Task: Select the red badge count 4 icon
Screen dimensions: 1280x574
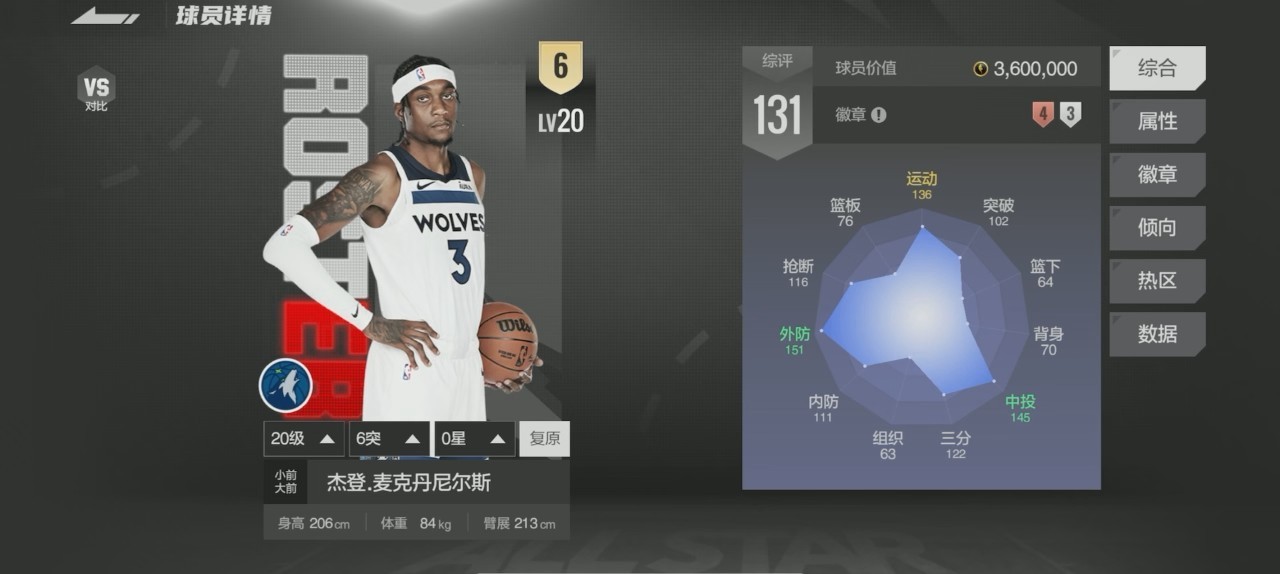Action: [x=1043, y=114]
